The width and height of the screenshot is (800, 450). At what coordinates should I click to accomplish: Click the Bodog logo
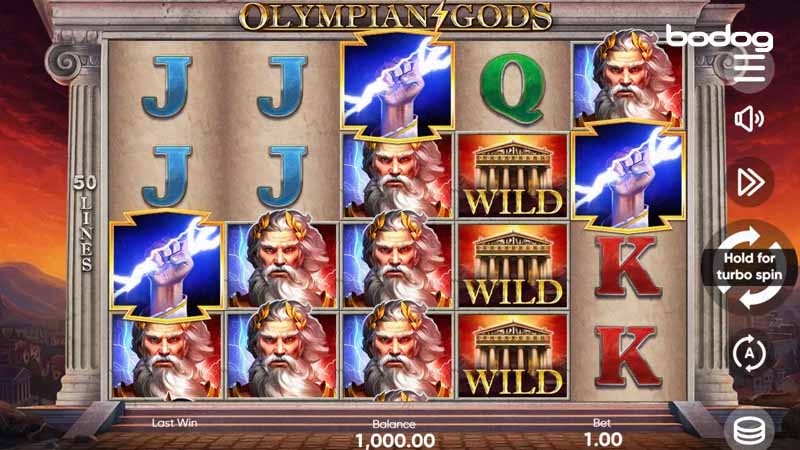pos(719,39)
